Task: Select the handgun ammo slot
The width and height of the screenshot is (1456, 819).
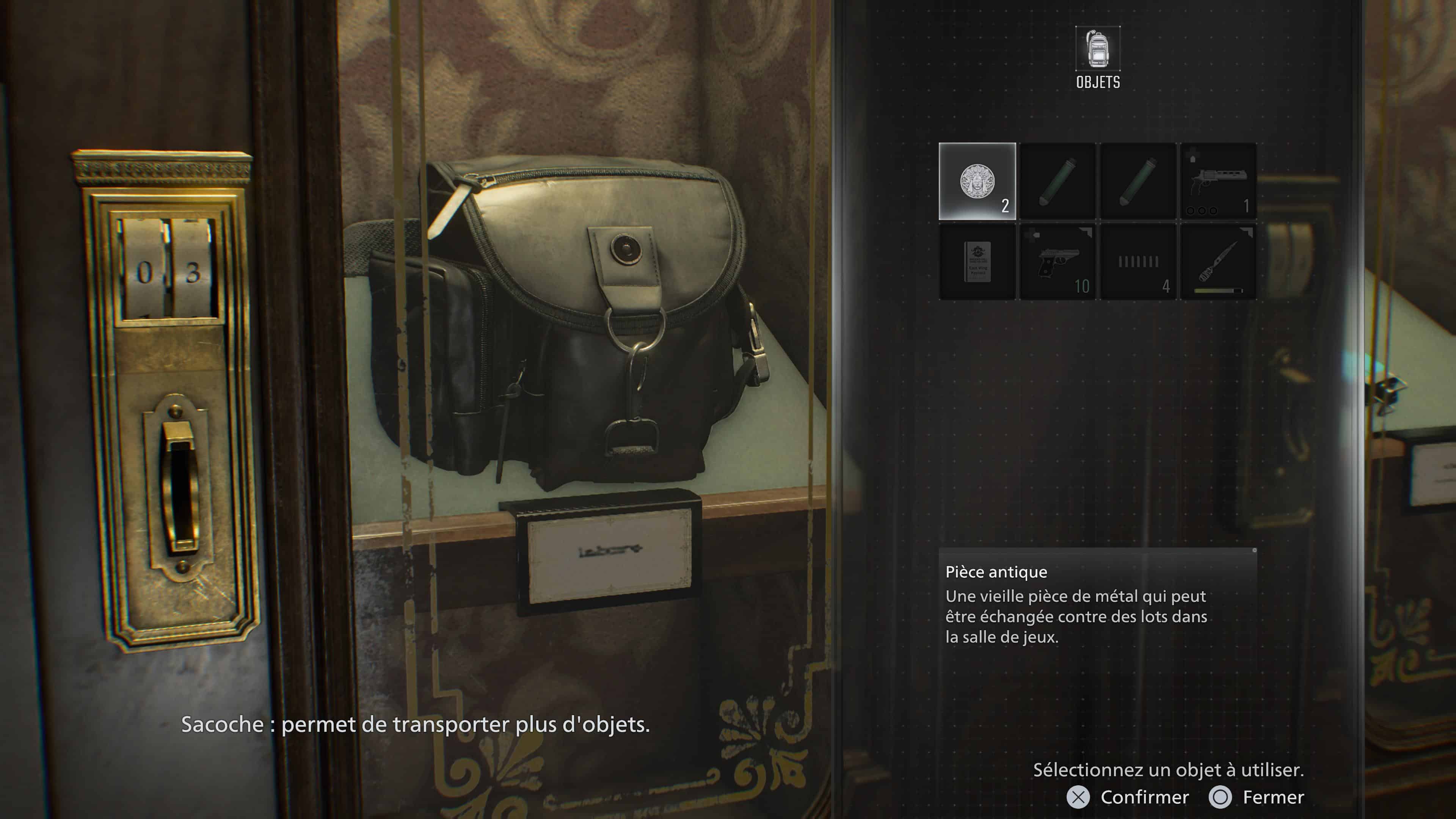Action: click(x=1138, y=262)
